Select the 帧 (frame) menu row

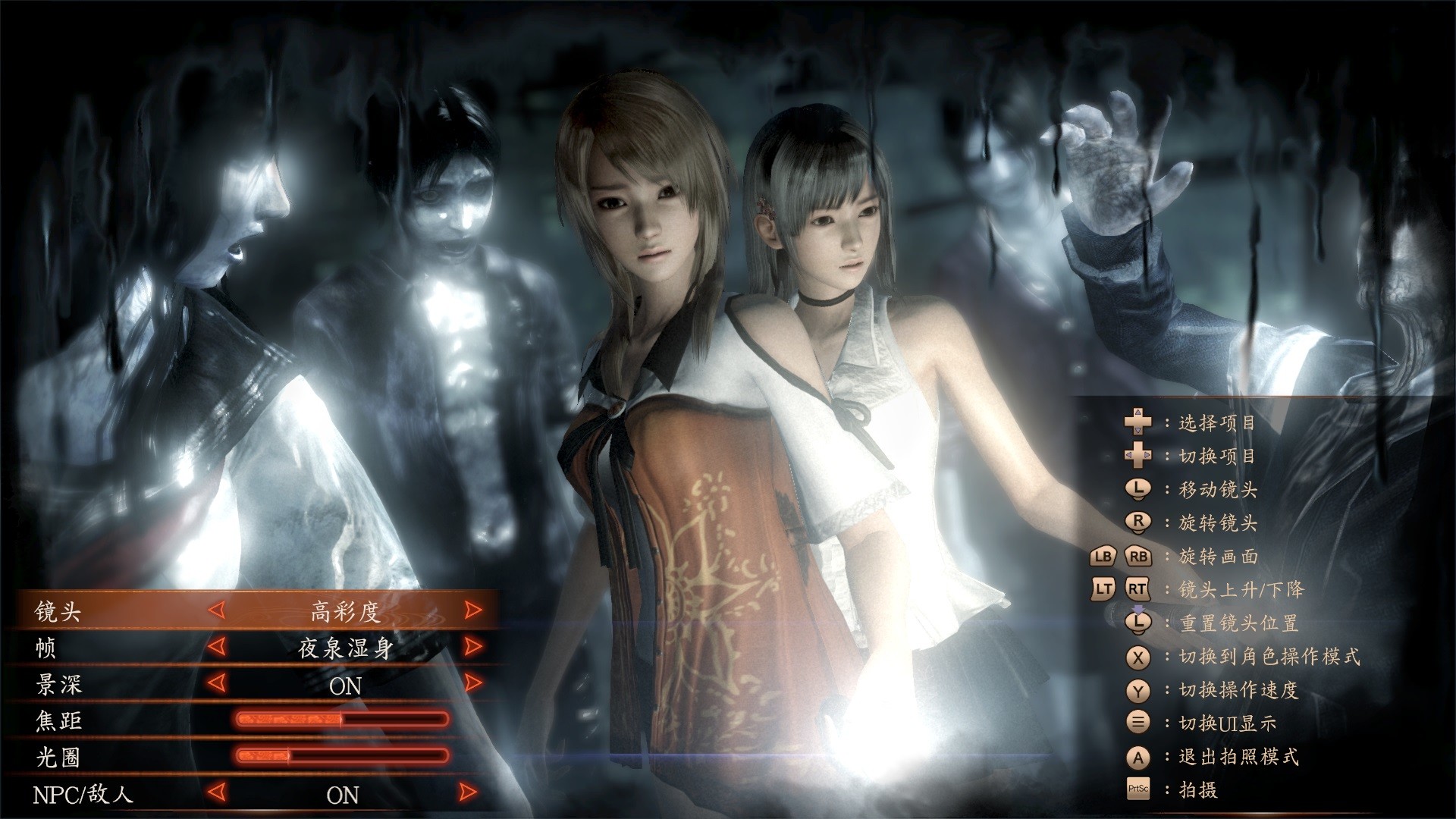tap(45, 648)
